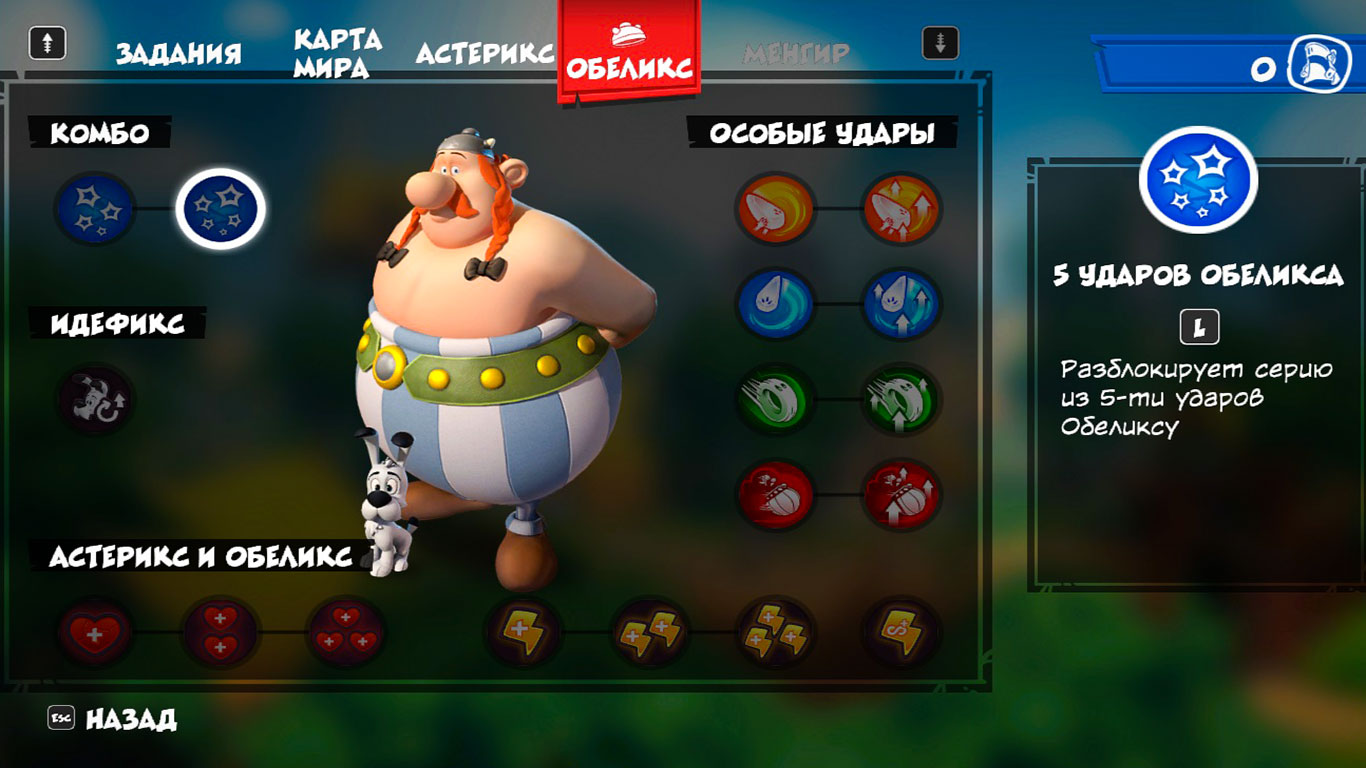Open the greyed-out МЕНГИР tab

pyautogui.click(x=796, y=53)
